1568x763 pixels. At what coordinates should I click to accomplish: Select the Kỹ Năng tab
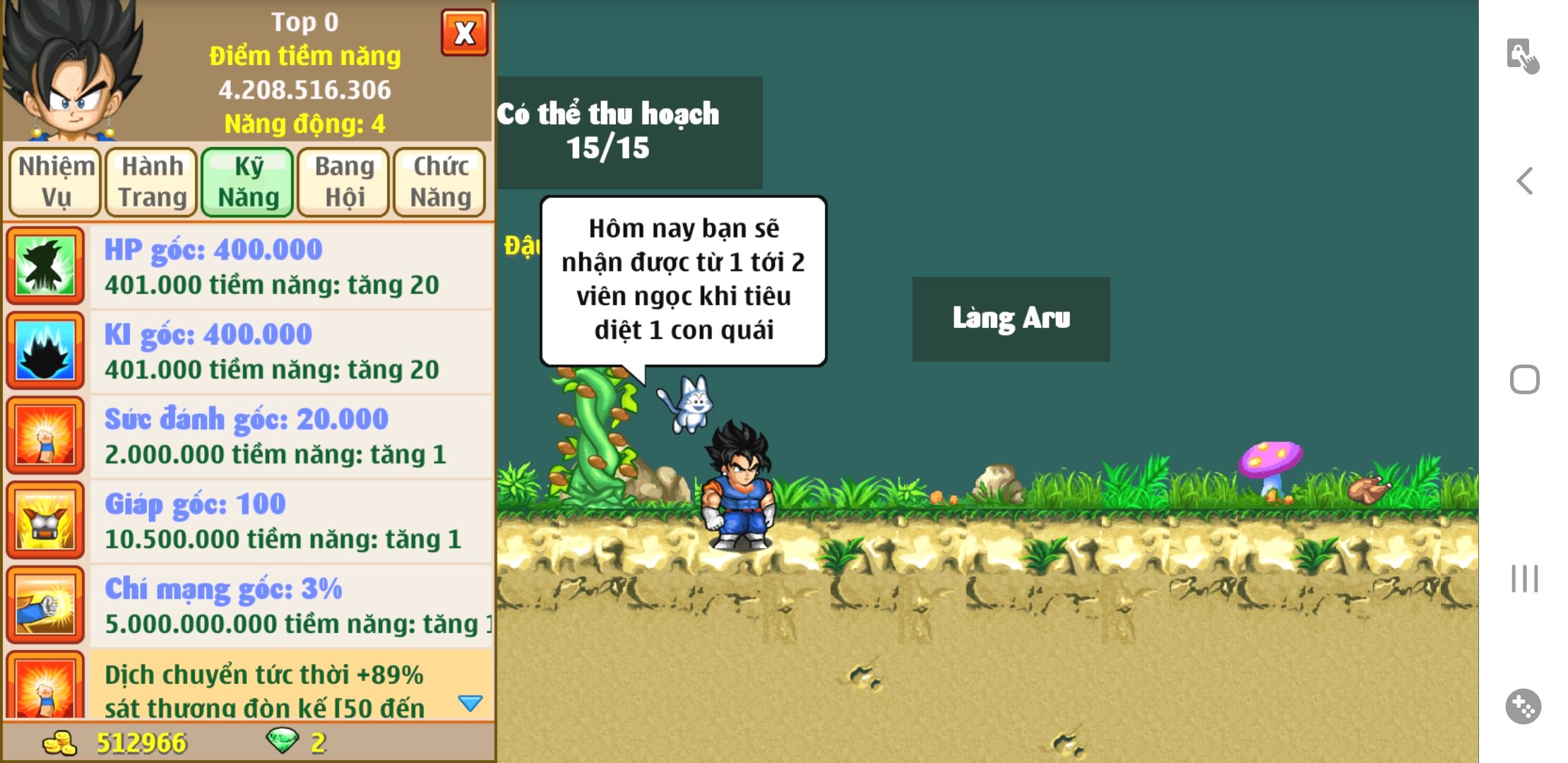click(248, 182)
